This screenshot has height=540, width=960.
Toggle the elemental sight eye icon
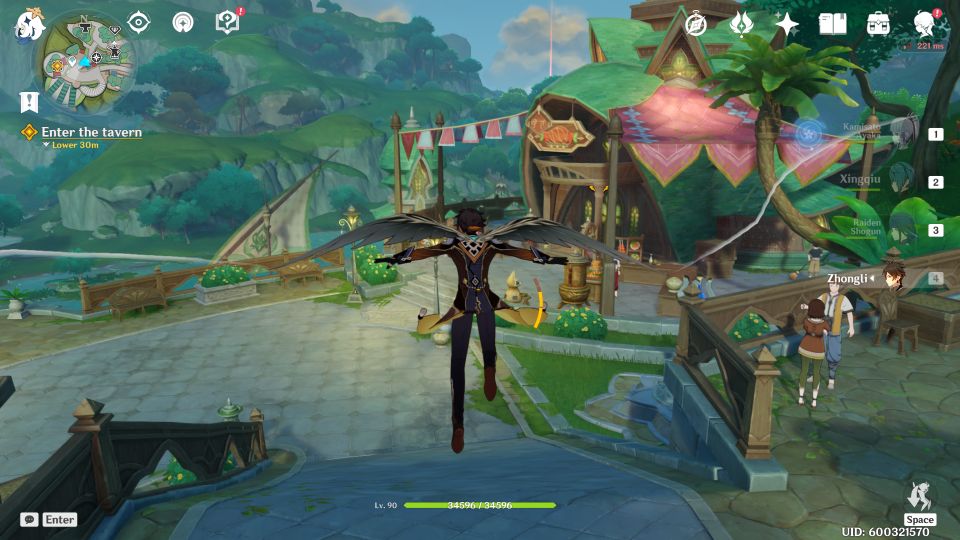click(x=138, y=23)
